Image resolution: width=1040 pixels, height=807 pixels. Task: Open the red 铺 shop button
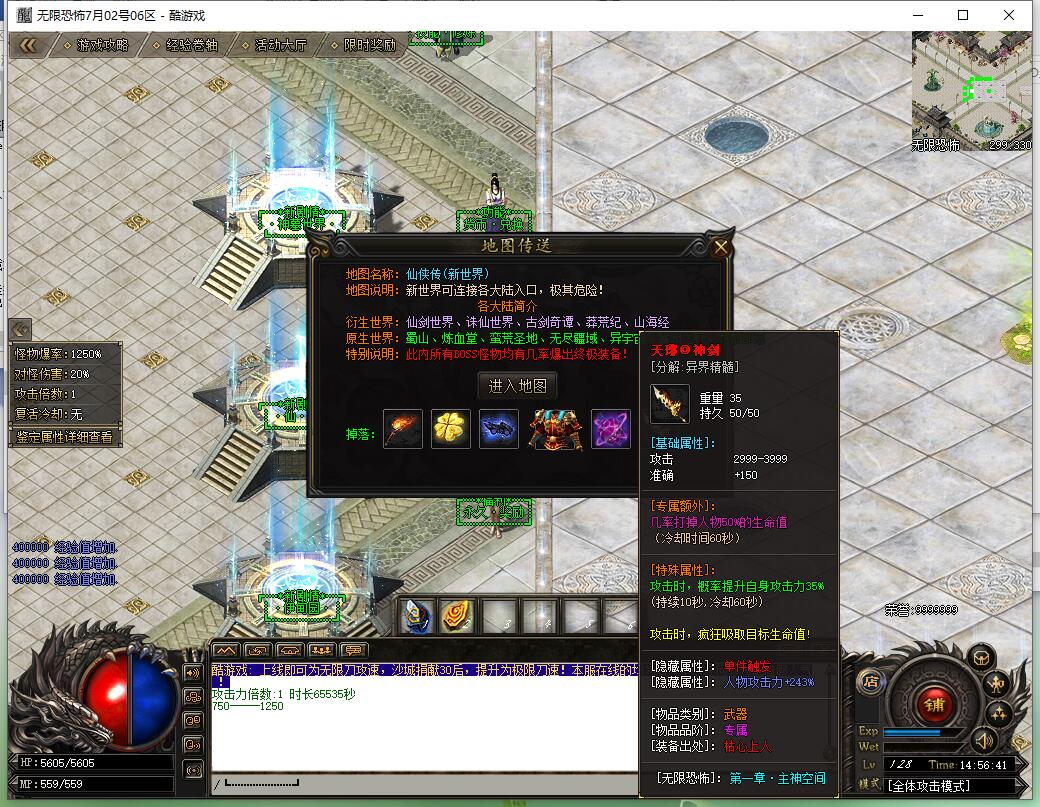(x=933, y=702)
